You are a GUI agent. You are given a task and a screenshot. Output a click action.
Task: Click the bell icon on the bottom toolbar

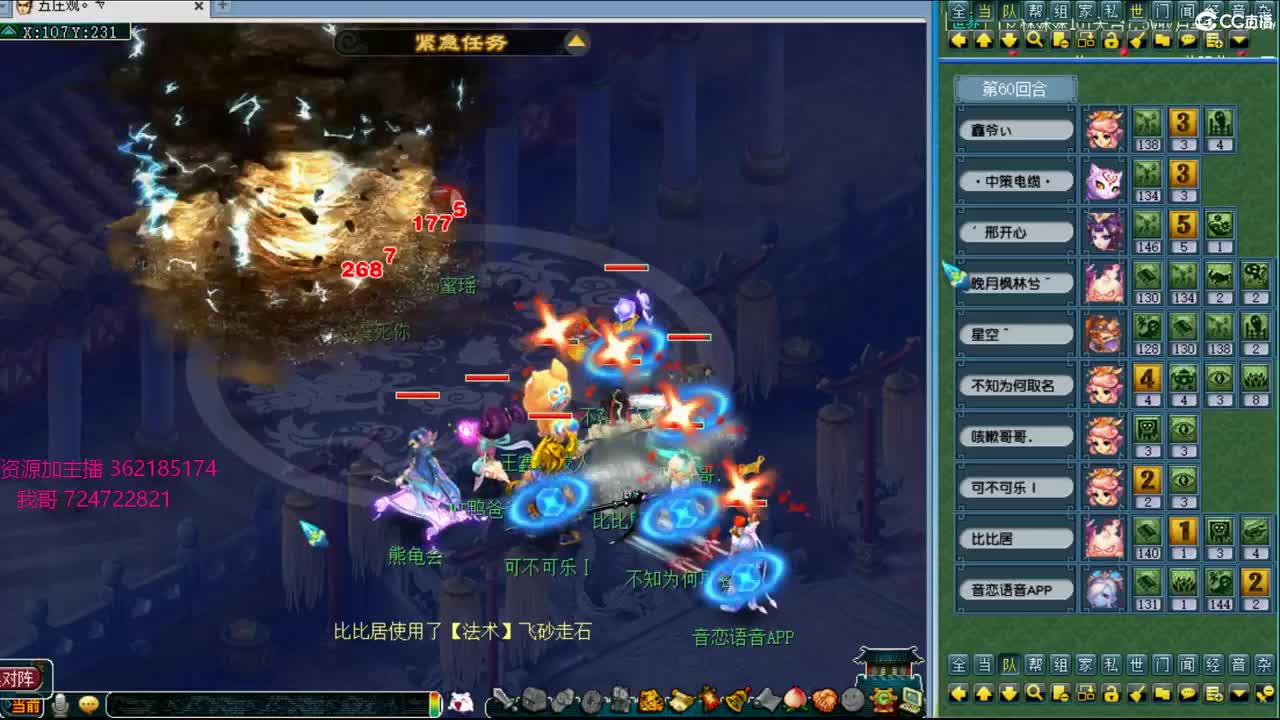[x=739, y=697]
